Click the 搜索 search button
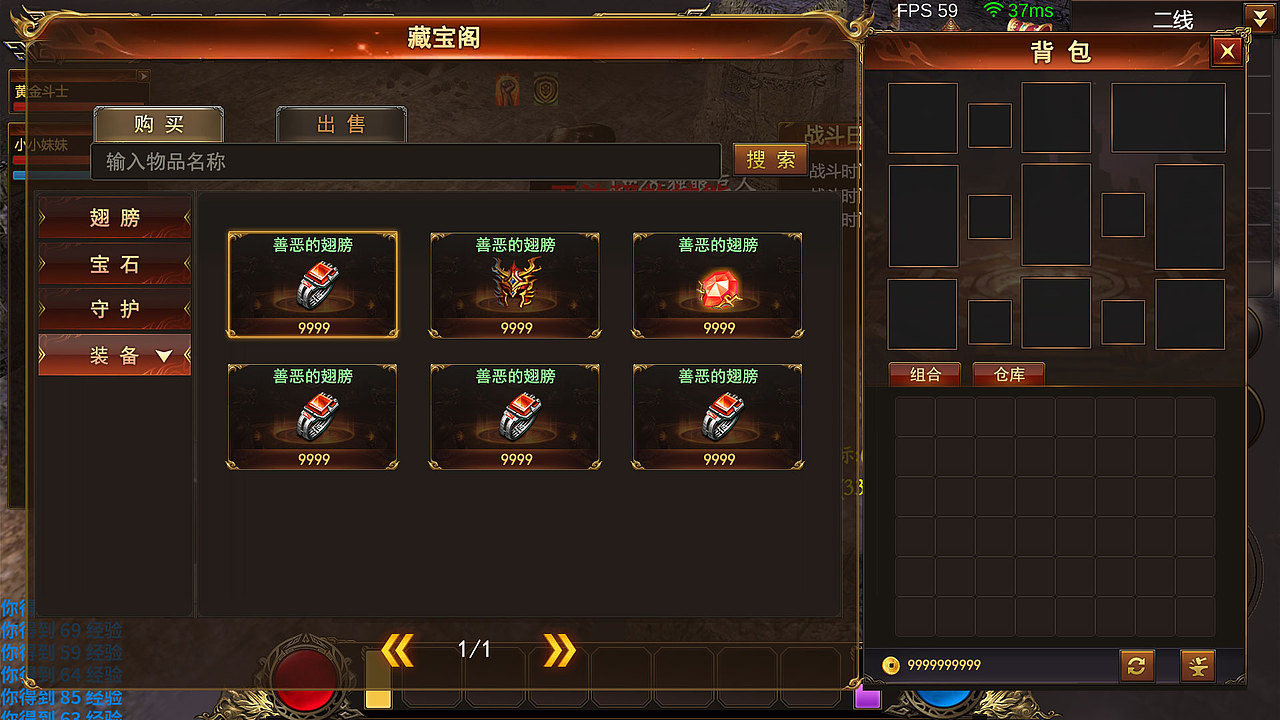 coord(770,160)
